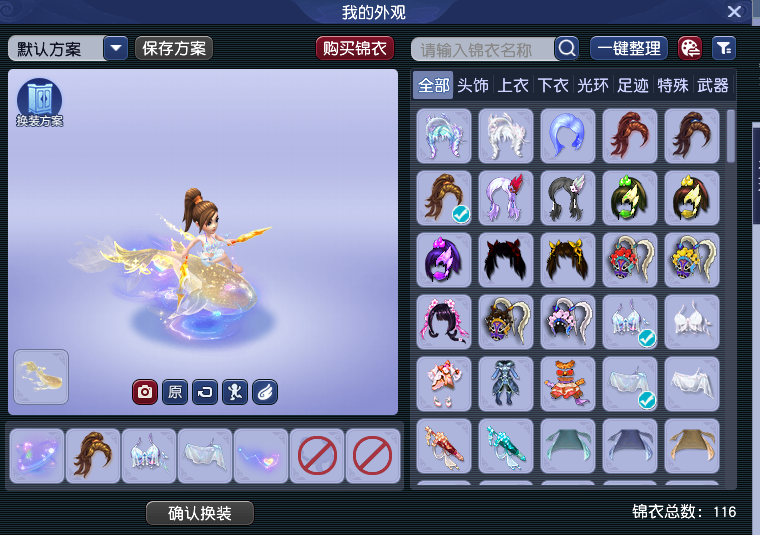Viewport: 760px width, 535px height.
Task: Focus the 请输入锦衣名称 search field
Action: 485,49
